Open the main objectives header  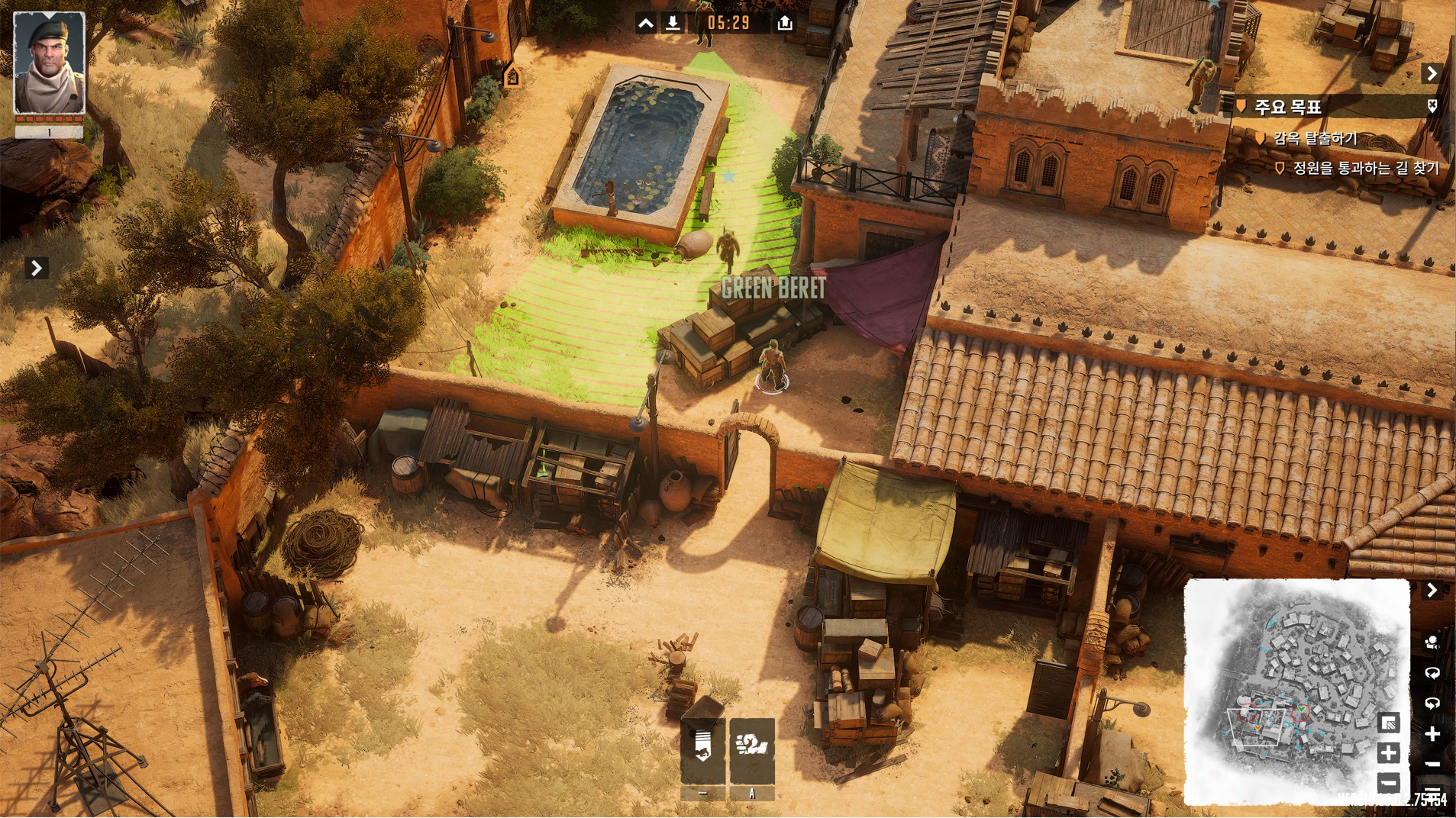[1288, 107]
